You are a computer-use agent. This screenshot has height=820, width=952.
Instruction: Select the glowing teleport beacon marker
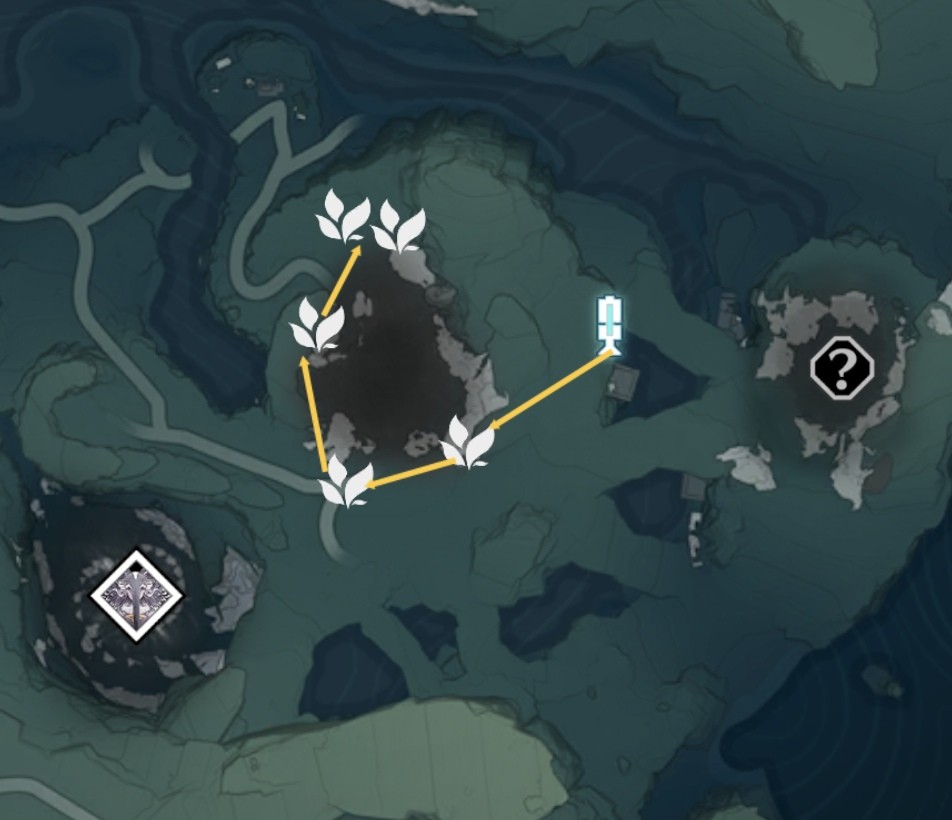click(x=609, y=324)
